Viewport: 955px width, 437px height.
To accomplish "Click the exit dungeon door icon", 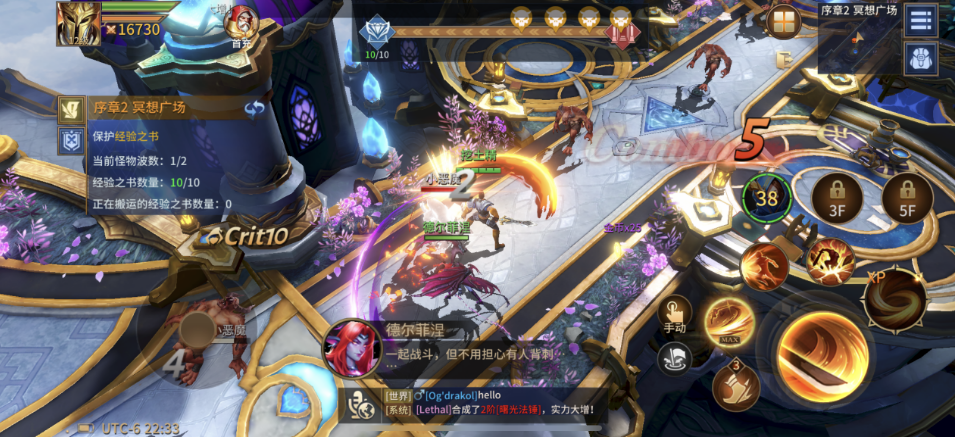I will pos(783,60).
